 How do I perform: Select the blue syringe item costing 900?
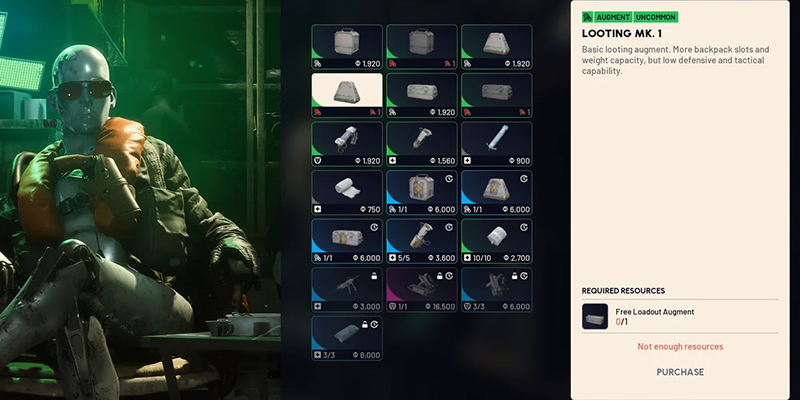pos(496,143)
